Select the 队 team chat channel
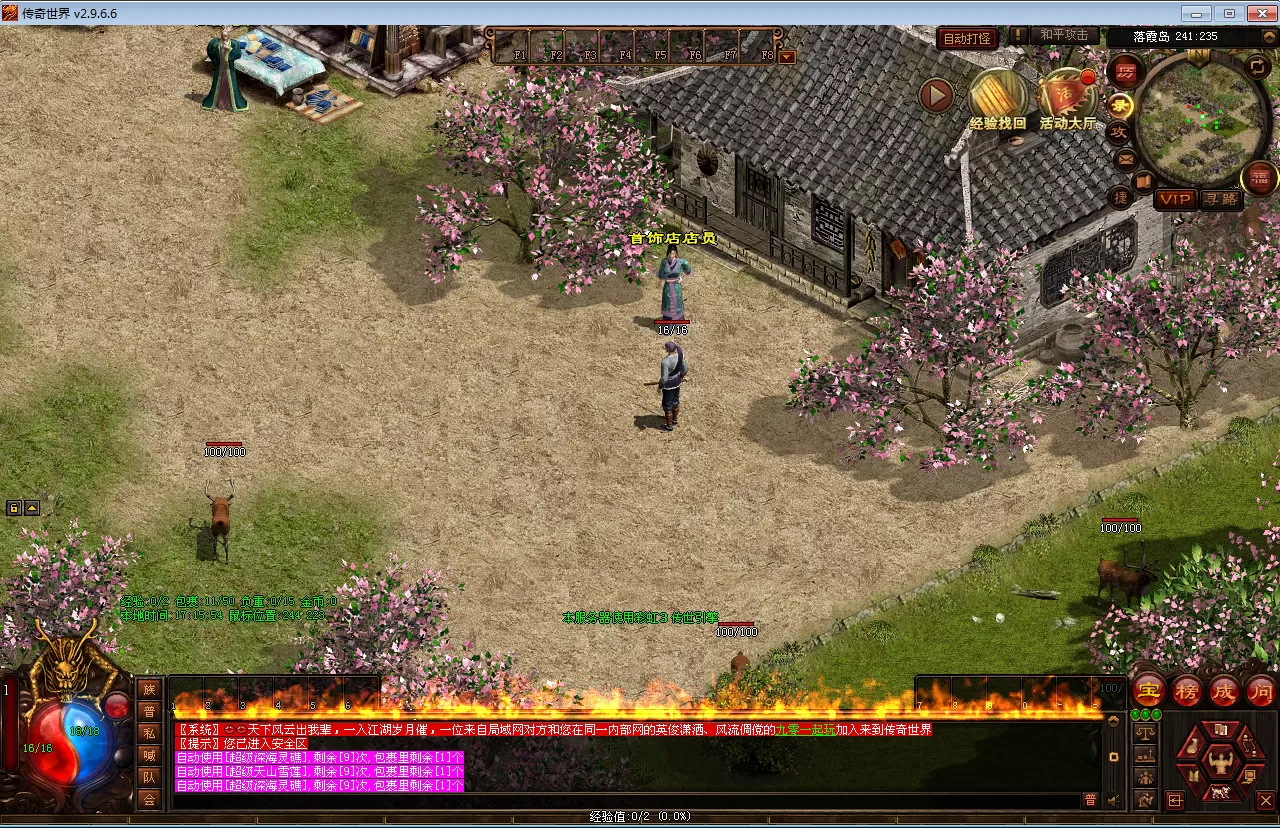1280x828 pixels. pos(149,777)
